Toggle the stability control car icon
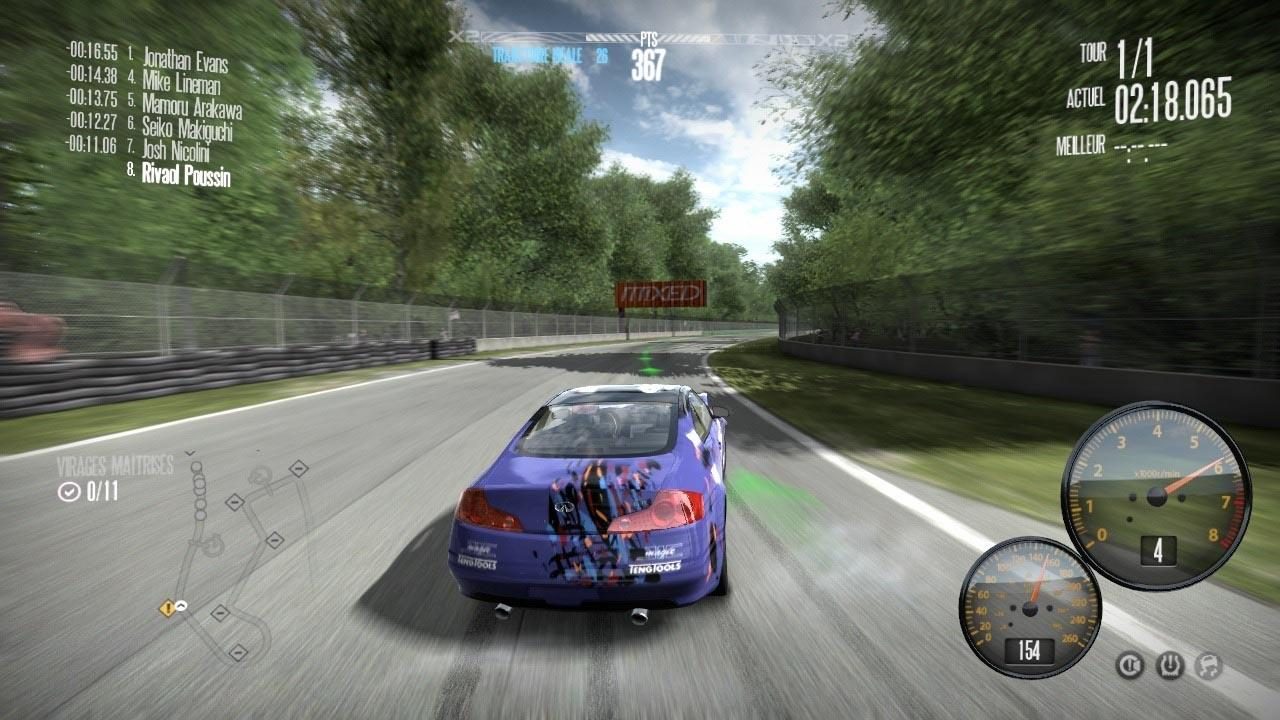1280x720 pixels. (x=1209, y=666)
